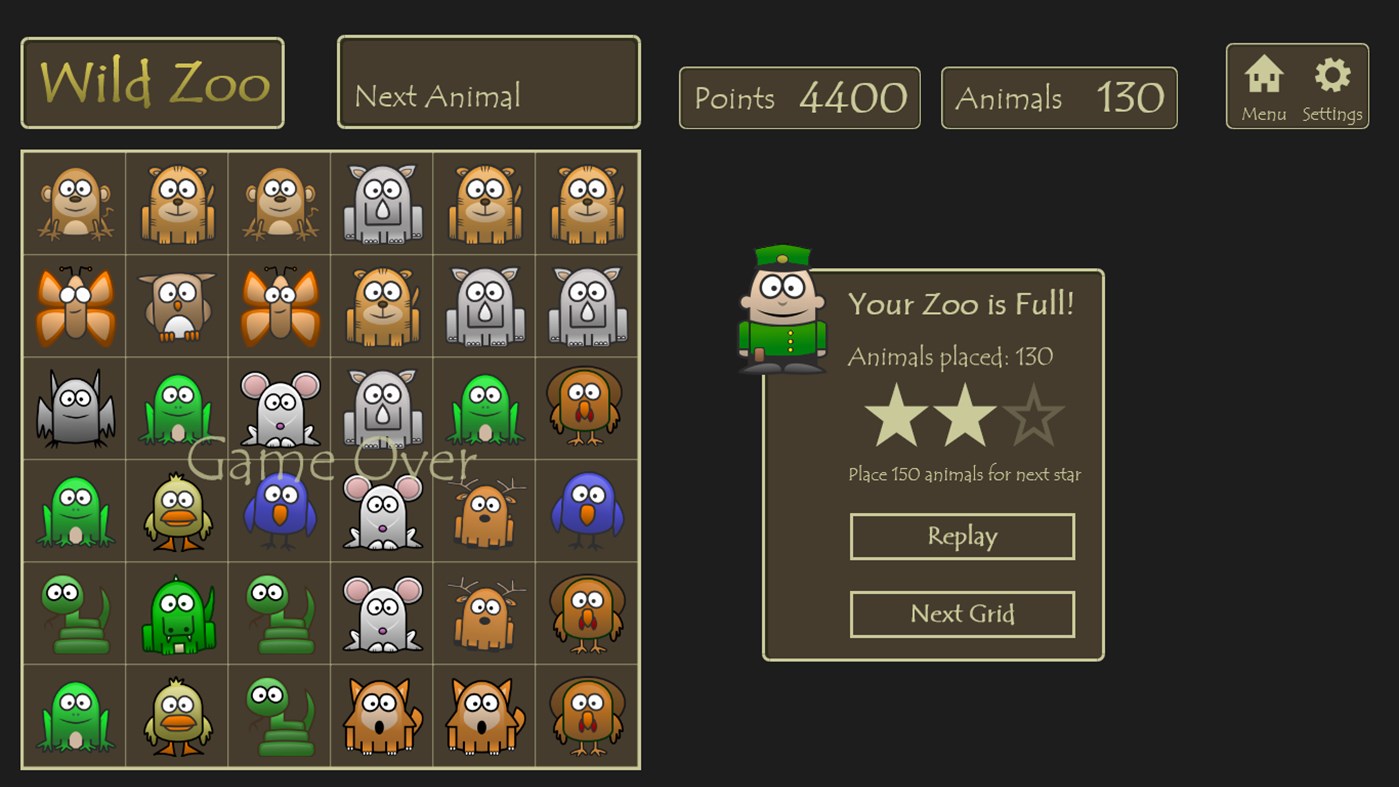Screen dimensions: 1399x787
Task: Click the Menu home icon
Action: [x=1263, y=75]
